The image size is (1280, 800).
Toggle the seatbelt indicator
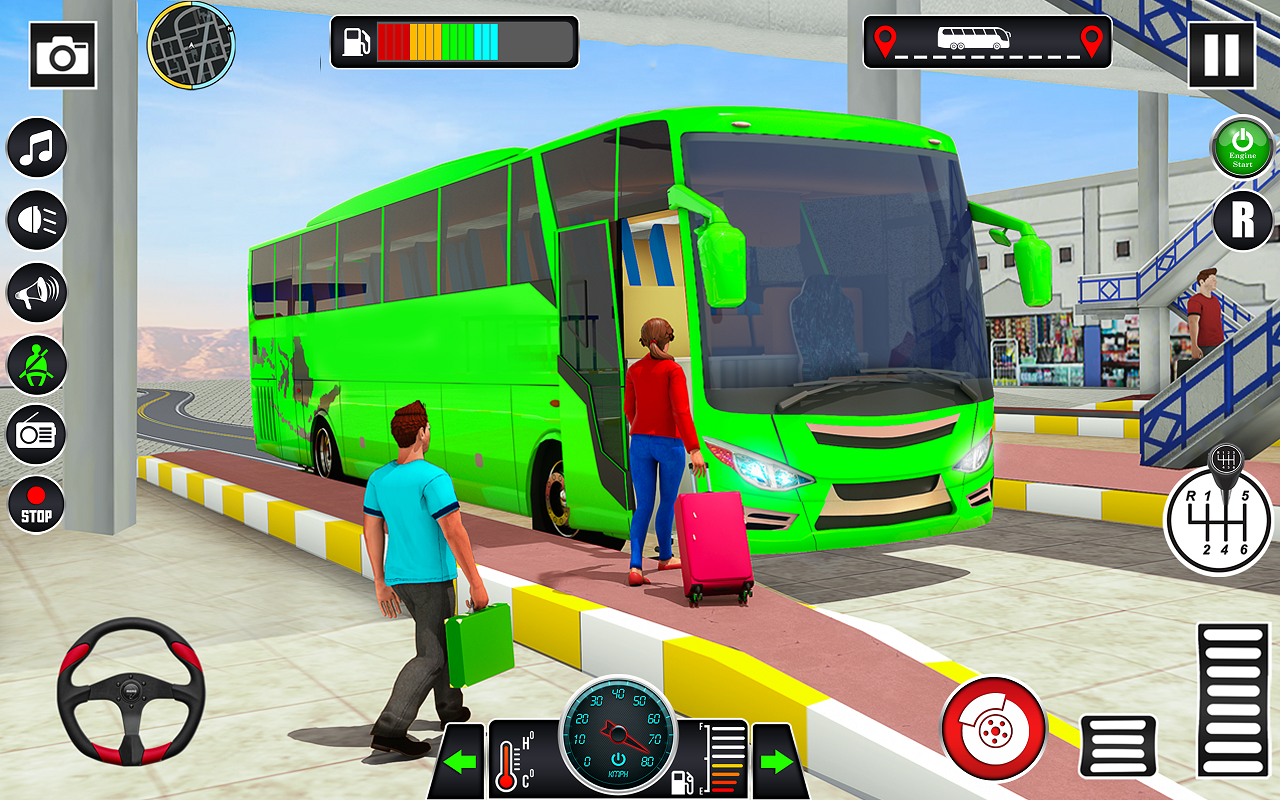click(36, 364)
